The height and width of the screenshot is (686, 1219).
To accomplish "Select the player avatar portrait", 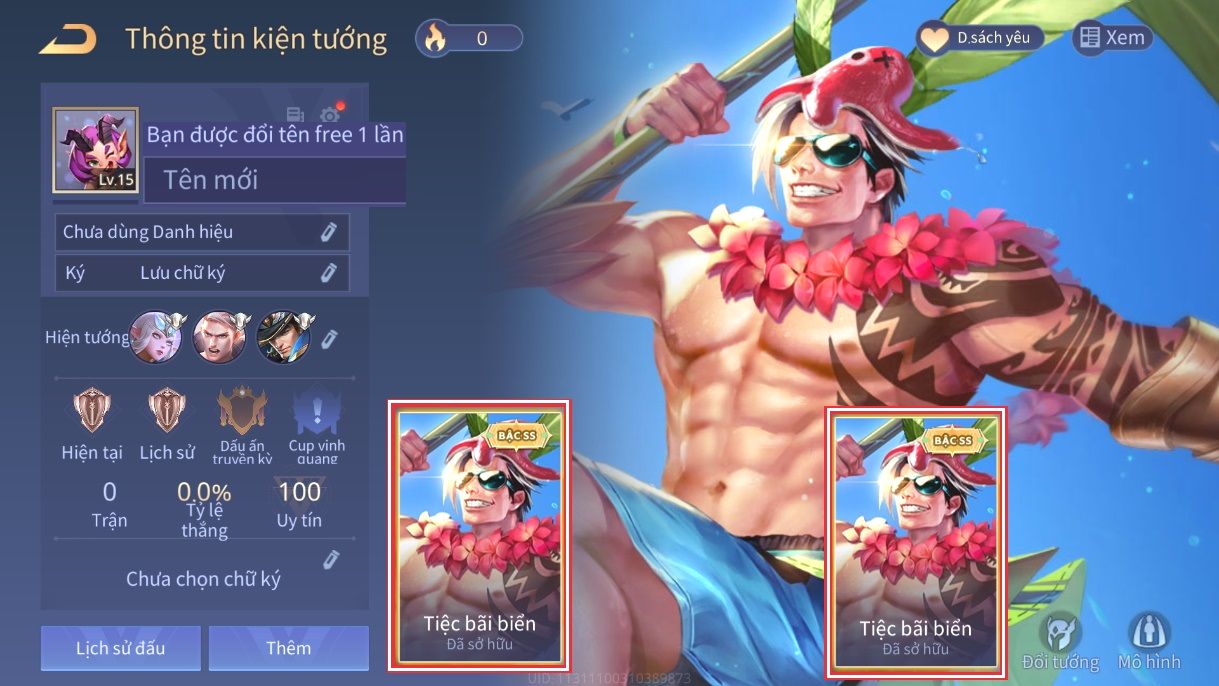I will click(x=95, y=150).
